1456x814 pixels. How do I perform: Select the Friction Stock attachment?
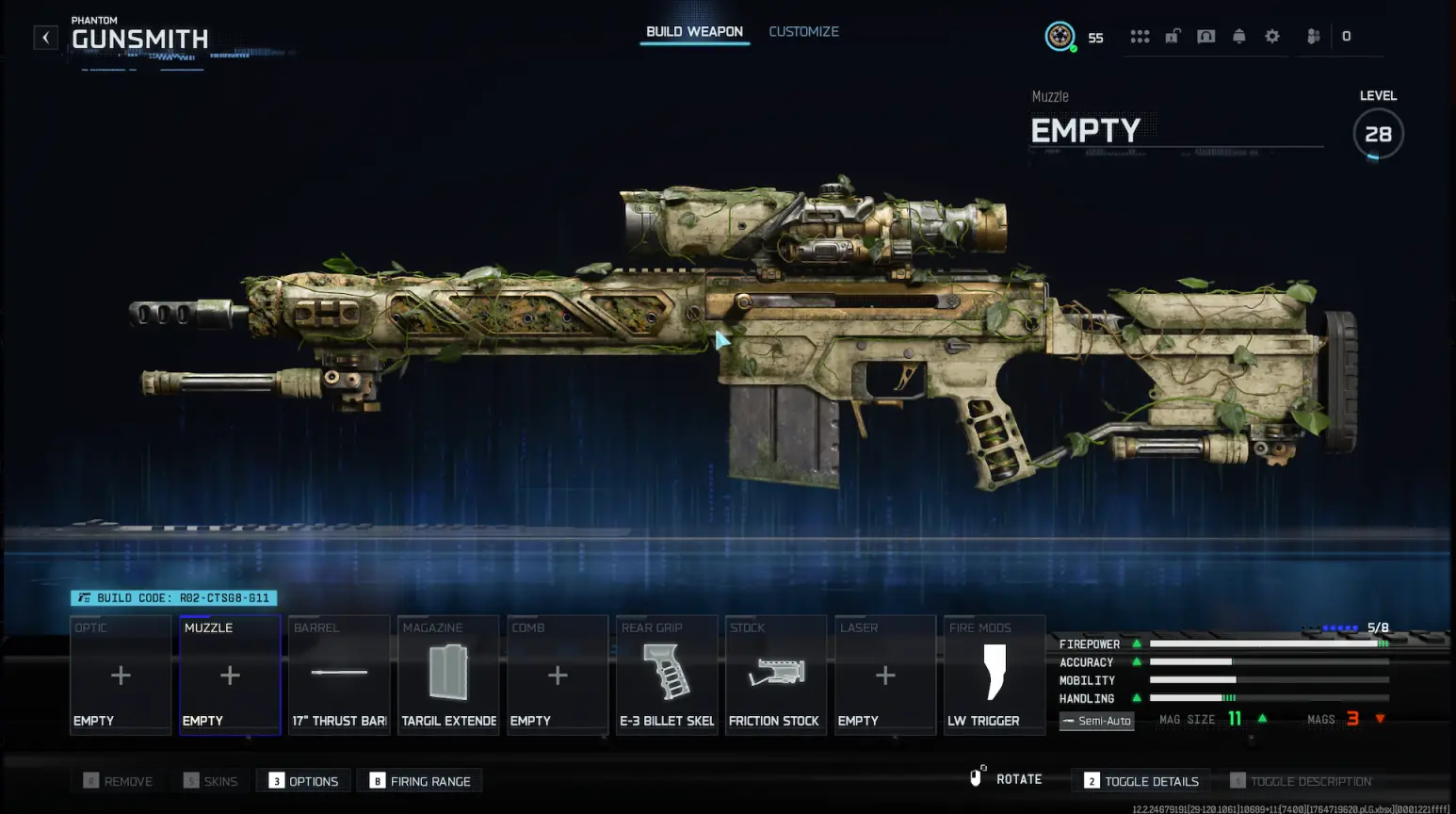(x=775, y=674)
